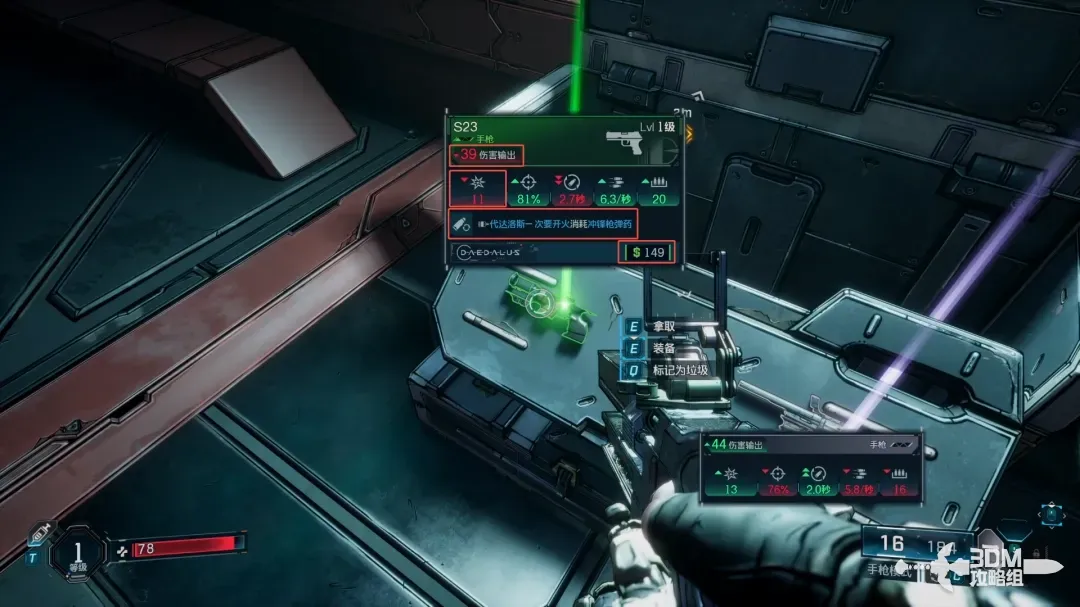
Task: Click the weapon slot selector icon
Action: tap(1050, 516)
